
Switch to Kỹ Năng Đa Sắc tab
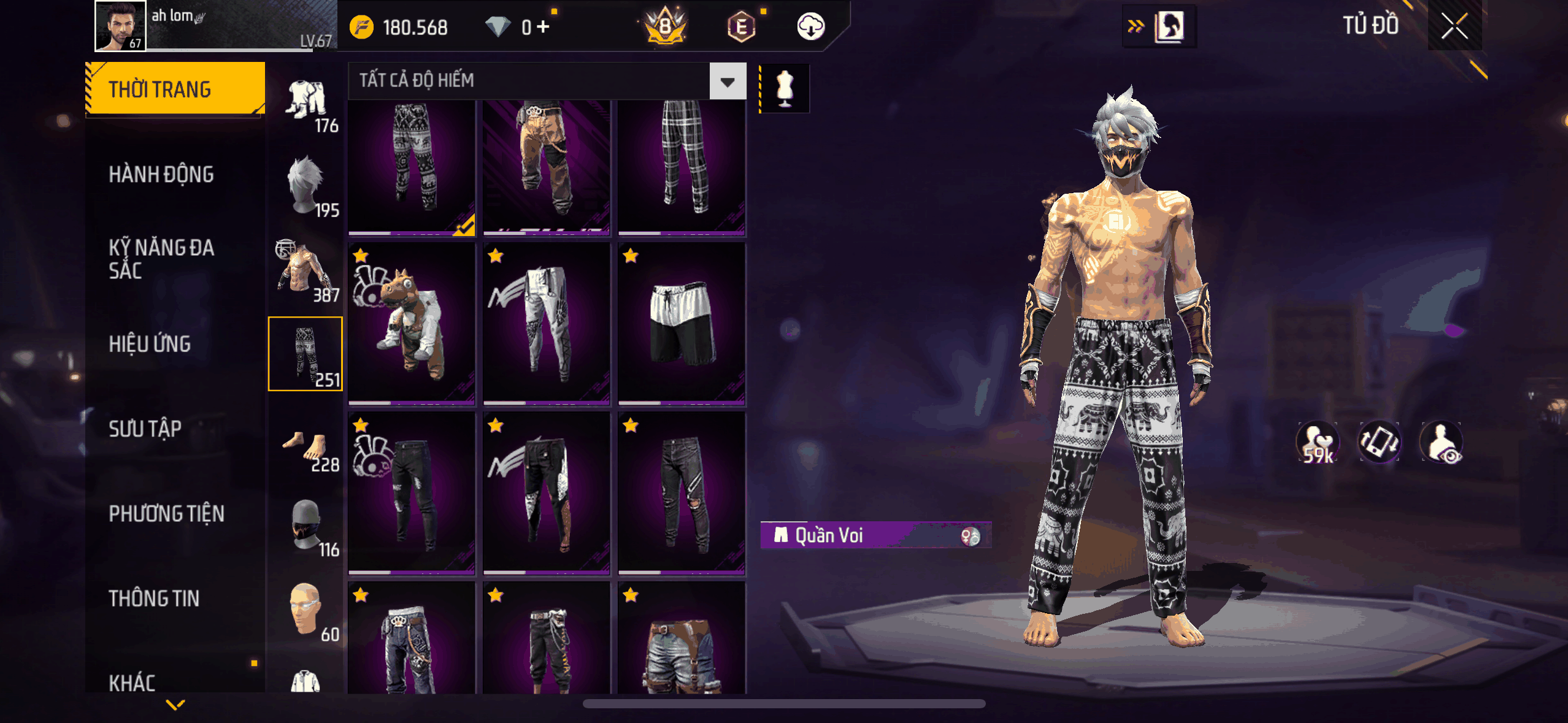[161, 259]
